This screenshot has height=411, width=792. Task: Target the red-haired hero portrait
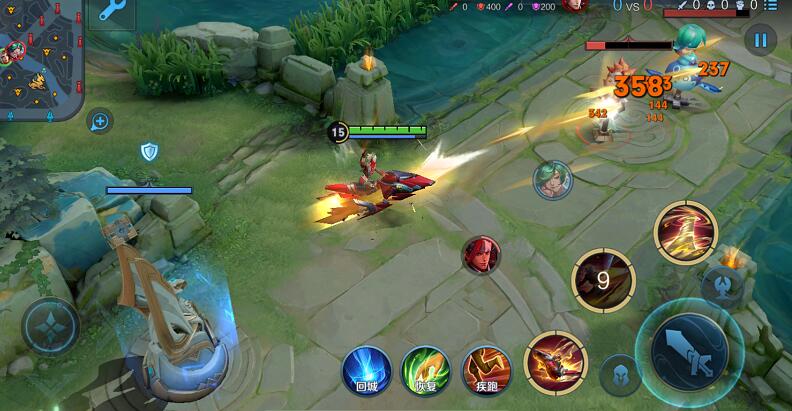pos(480,254)
